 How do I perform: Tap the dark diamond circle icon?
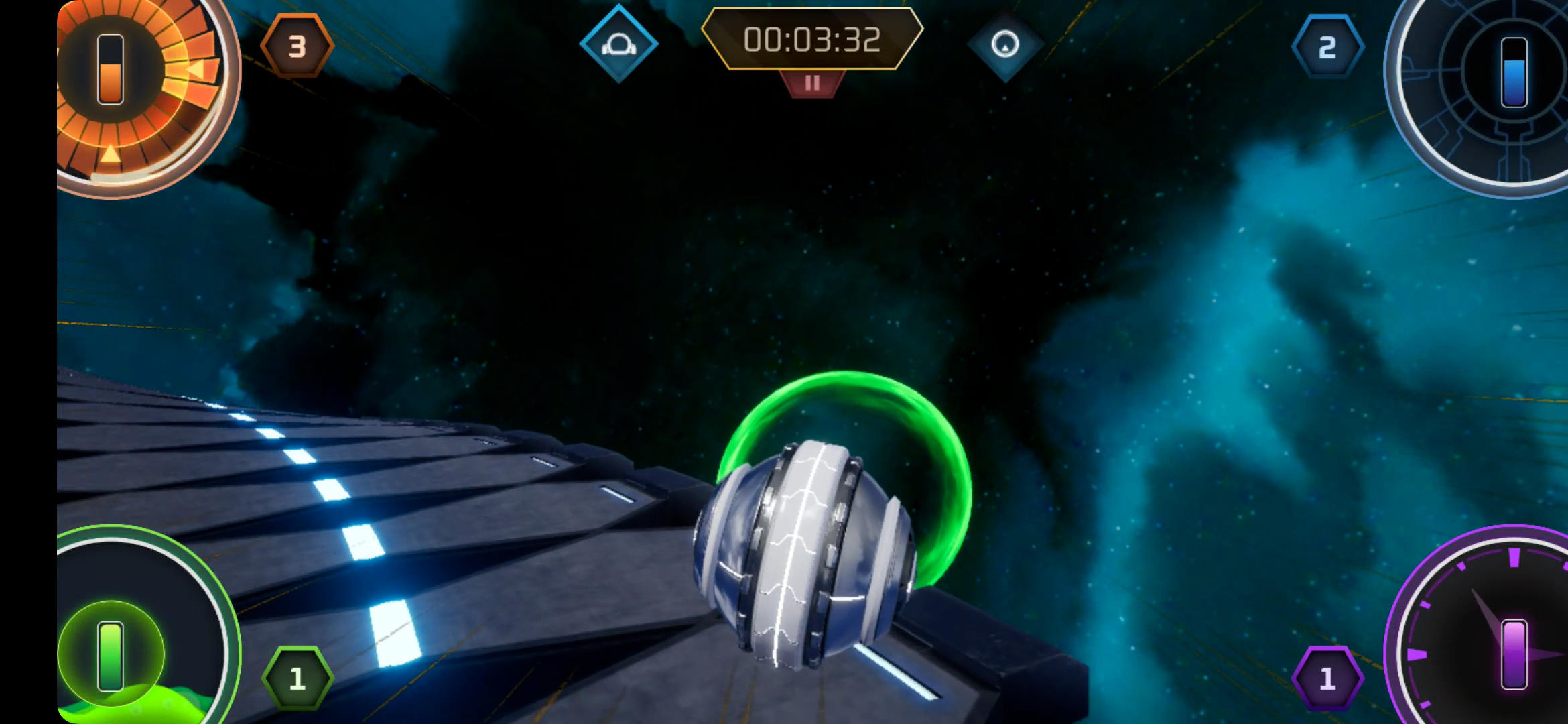click(x=1005, y=45)
